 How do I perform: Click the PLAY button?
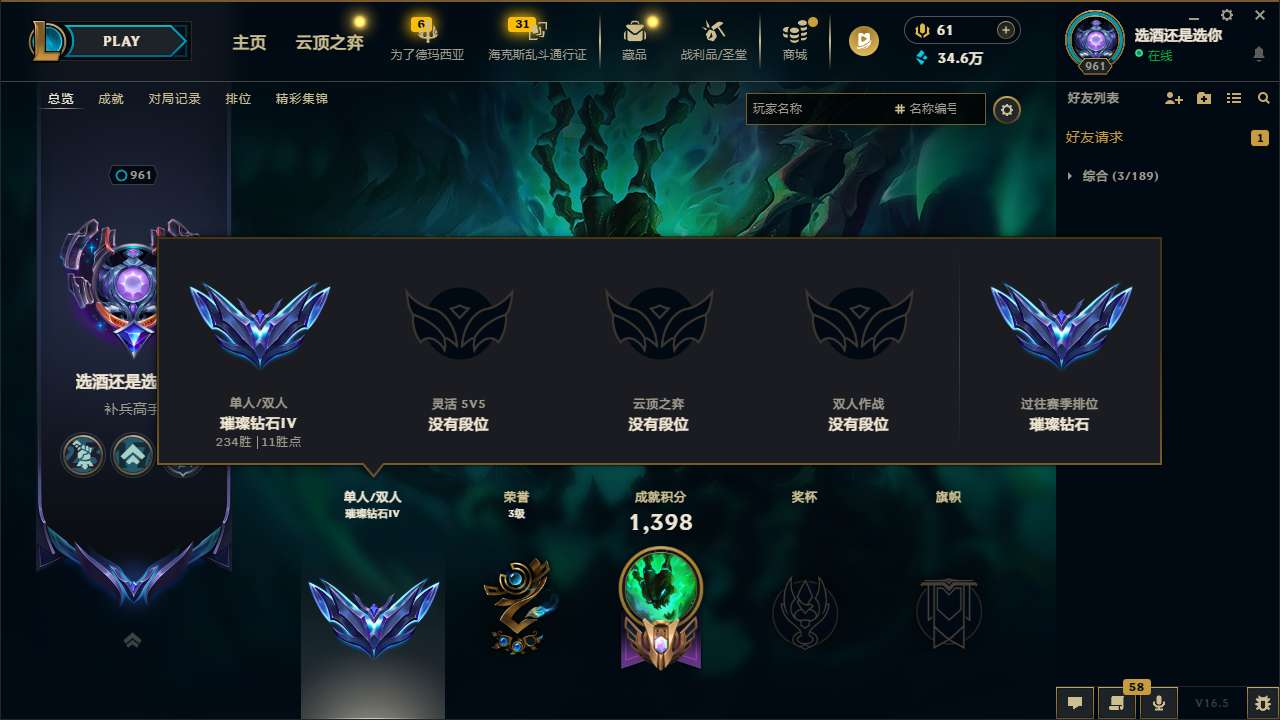point(120,41)
